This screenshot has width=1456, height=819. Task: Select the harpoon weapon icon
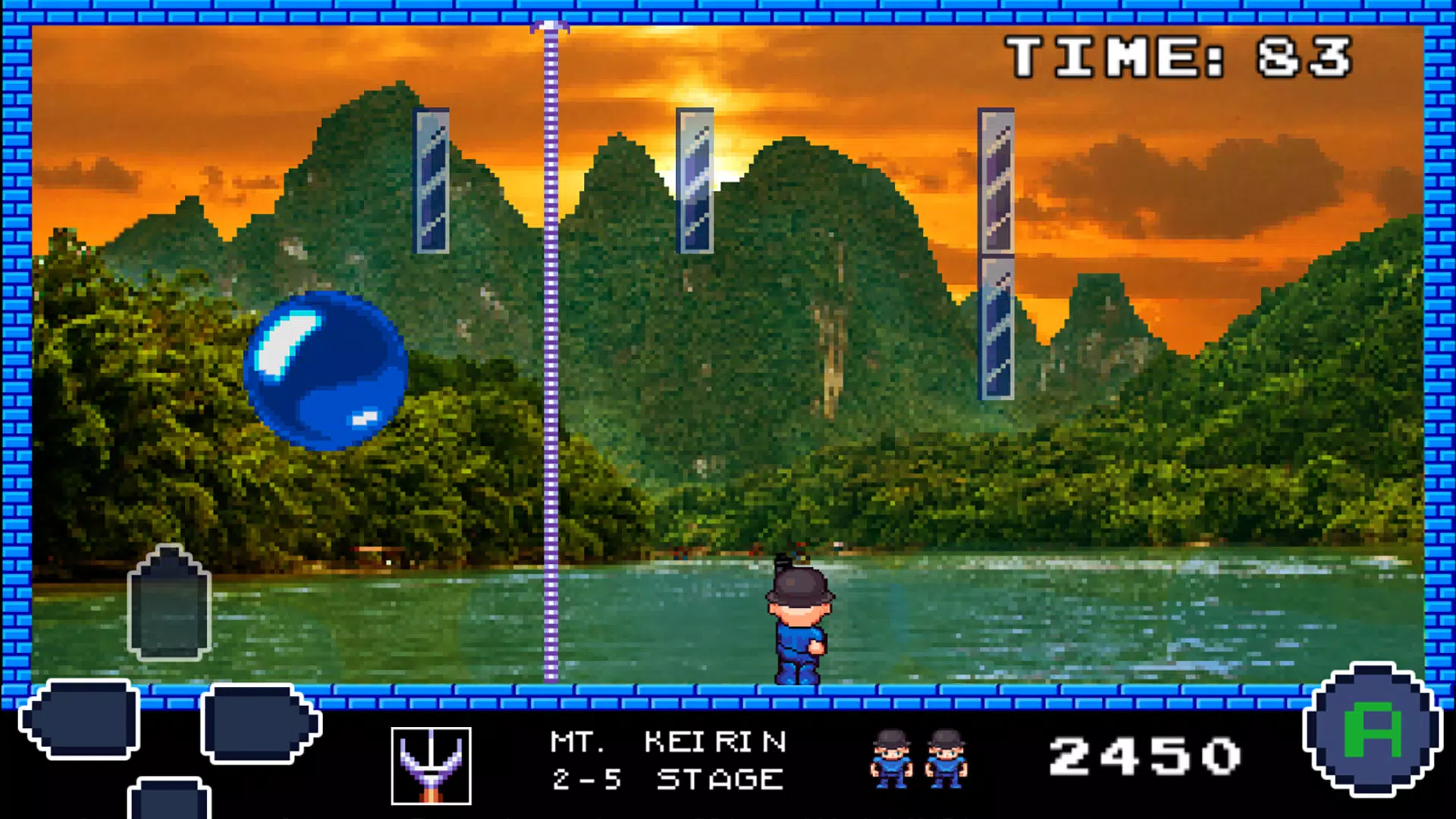click(x=431, y=765)
